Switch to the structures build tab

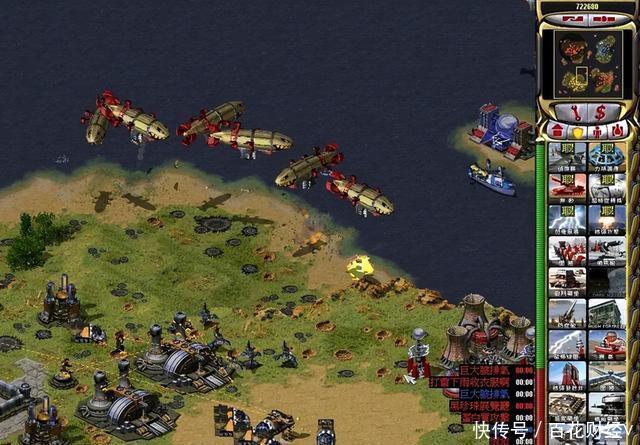pos(555,132)
